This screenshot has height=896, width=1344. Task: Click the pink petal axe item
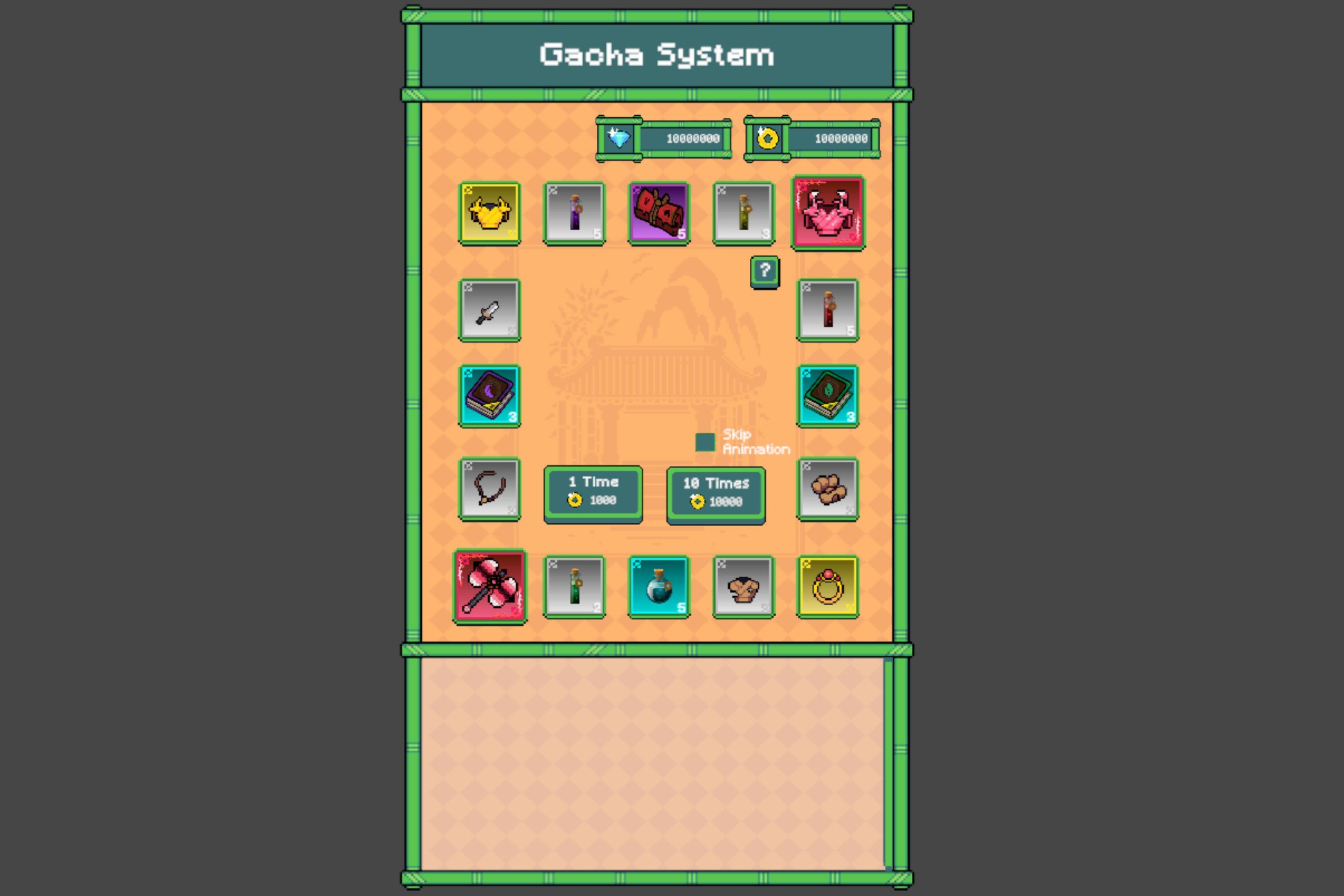(x=489, y=586)
